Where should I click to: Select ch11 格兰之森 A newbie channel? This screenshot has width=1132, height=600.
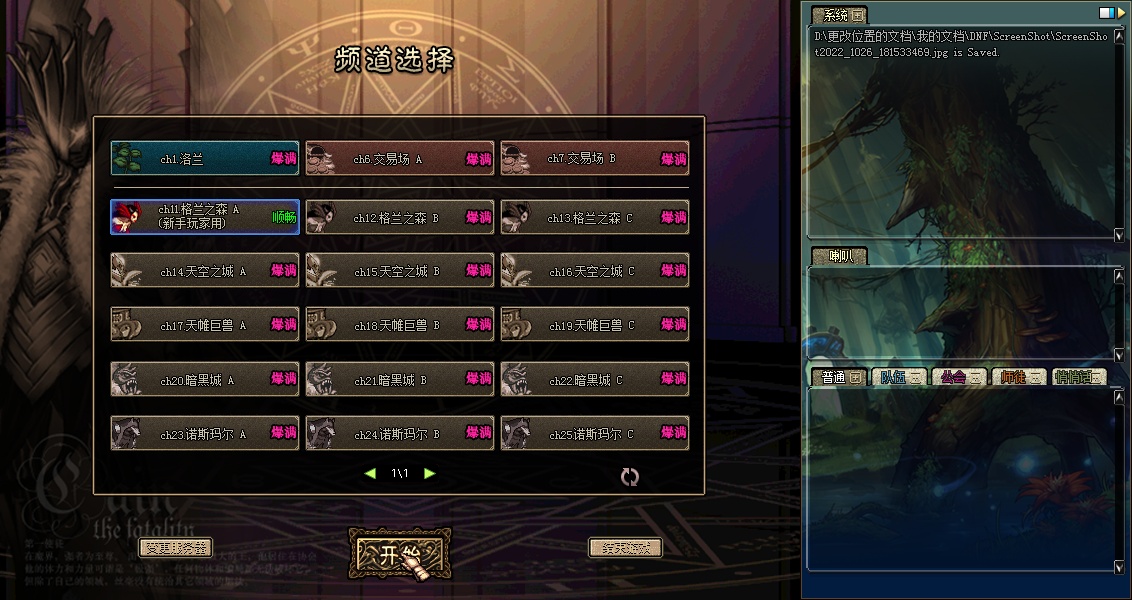click(x=204, y=217)
